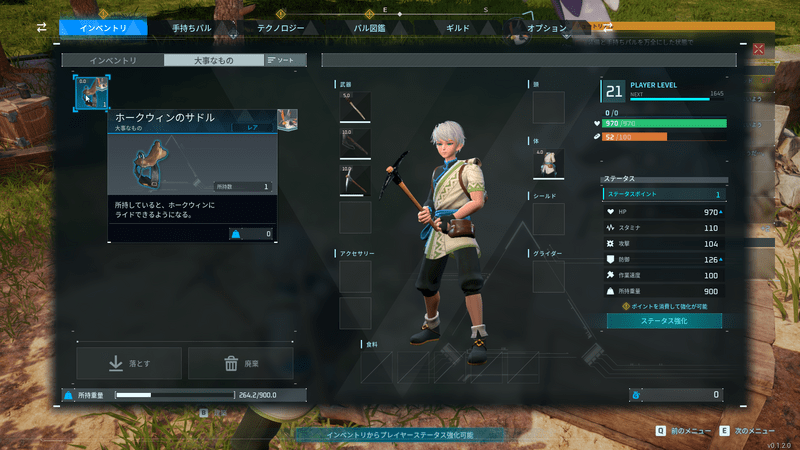Select the ホークウィンのサドル item slot
Screen dimensions: 800x450
pos(89,94)
